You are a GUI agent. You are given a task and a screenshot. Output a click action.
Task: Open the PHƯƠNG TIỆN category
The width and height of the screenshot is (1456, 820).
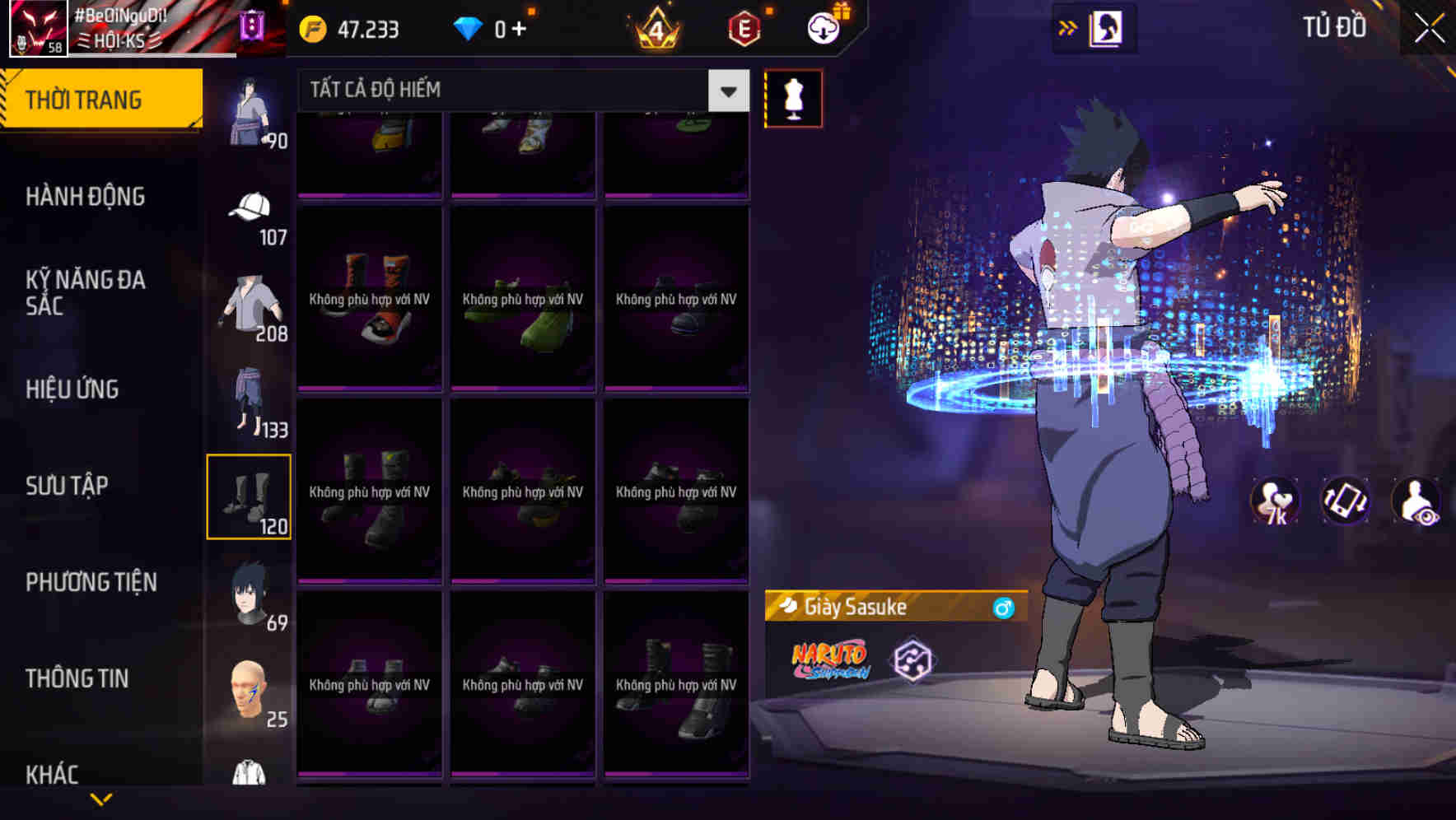91,582
